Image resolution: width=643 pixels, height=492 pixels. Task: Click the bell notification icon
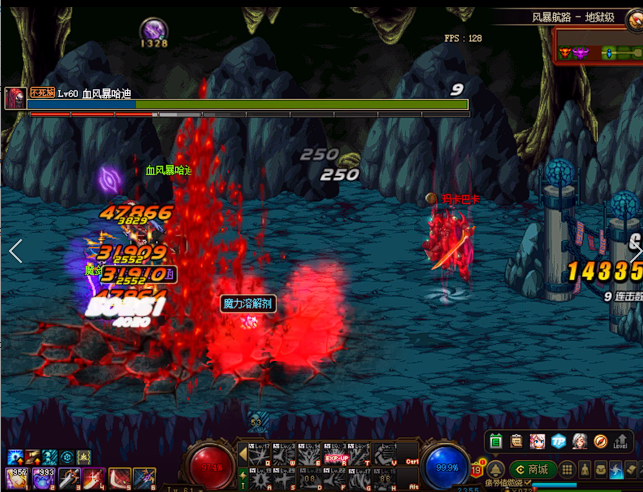pos(494,469)
